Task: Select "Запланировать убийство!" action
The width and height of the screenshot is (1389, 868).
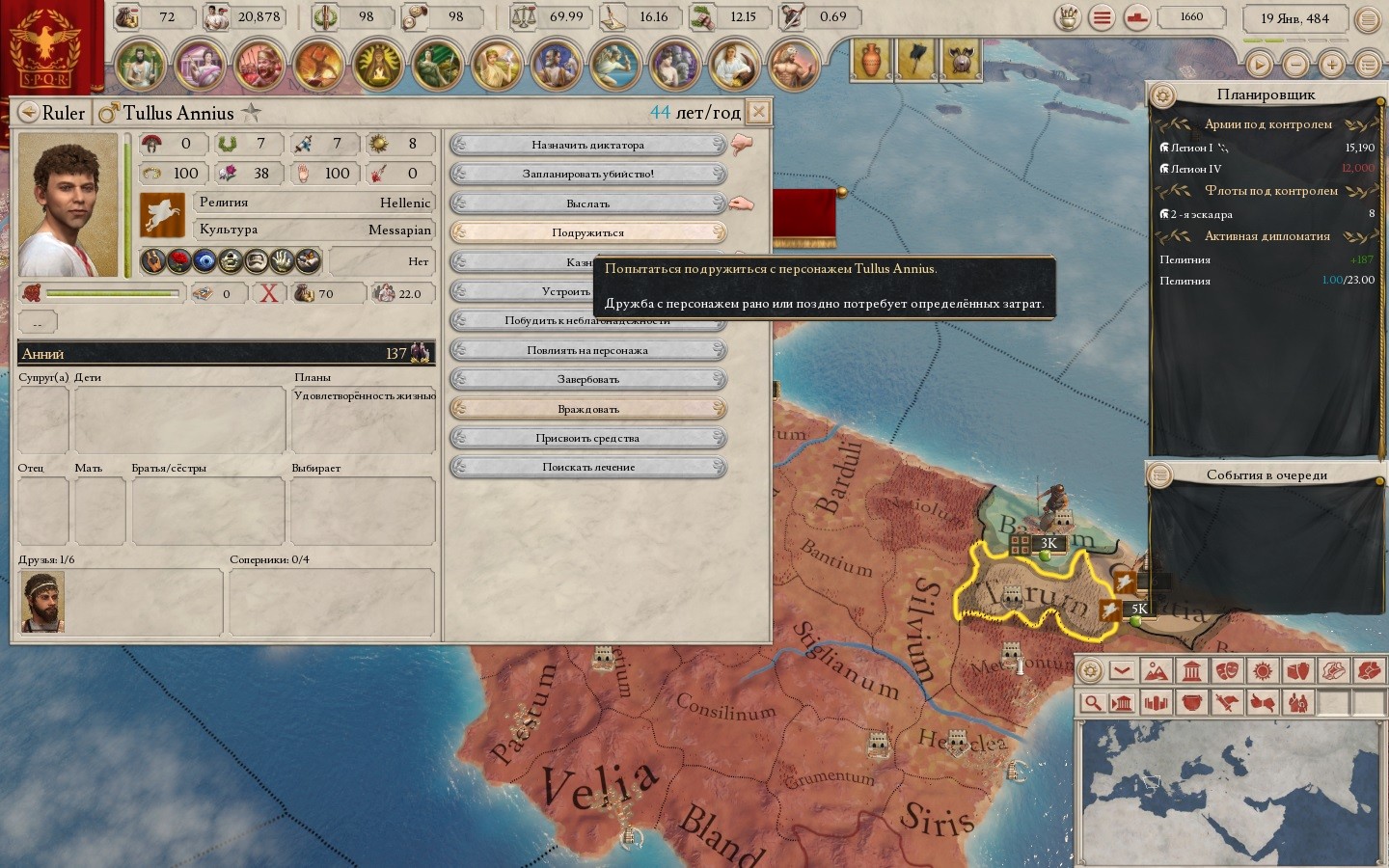Action: [x=588, y=174]
